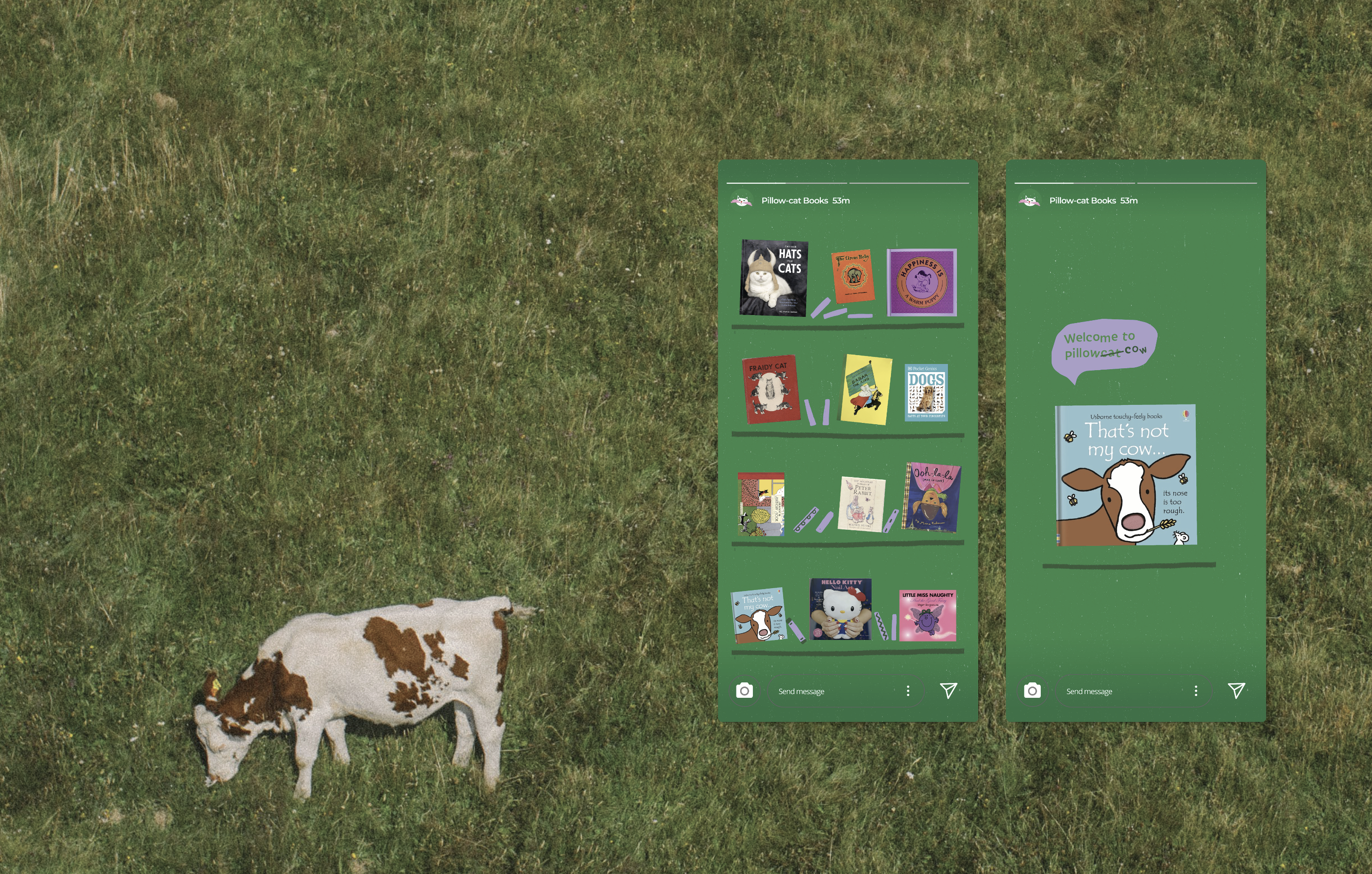Open the three-dot menu in the bookshelf story
Viewport: 1372px width, 874px height.
(907, 691)
